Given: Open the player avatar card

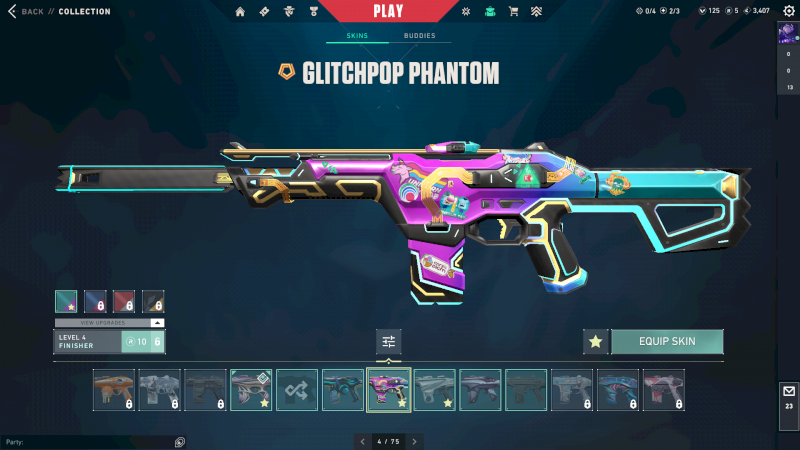Looking at the screenshot, I should pyautogui.click(x=789, y=32).
